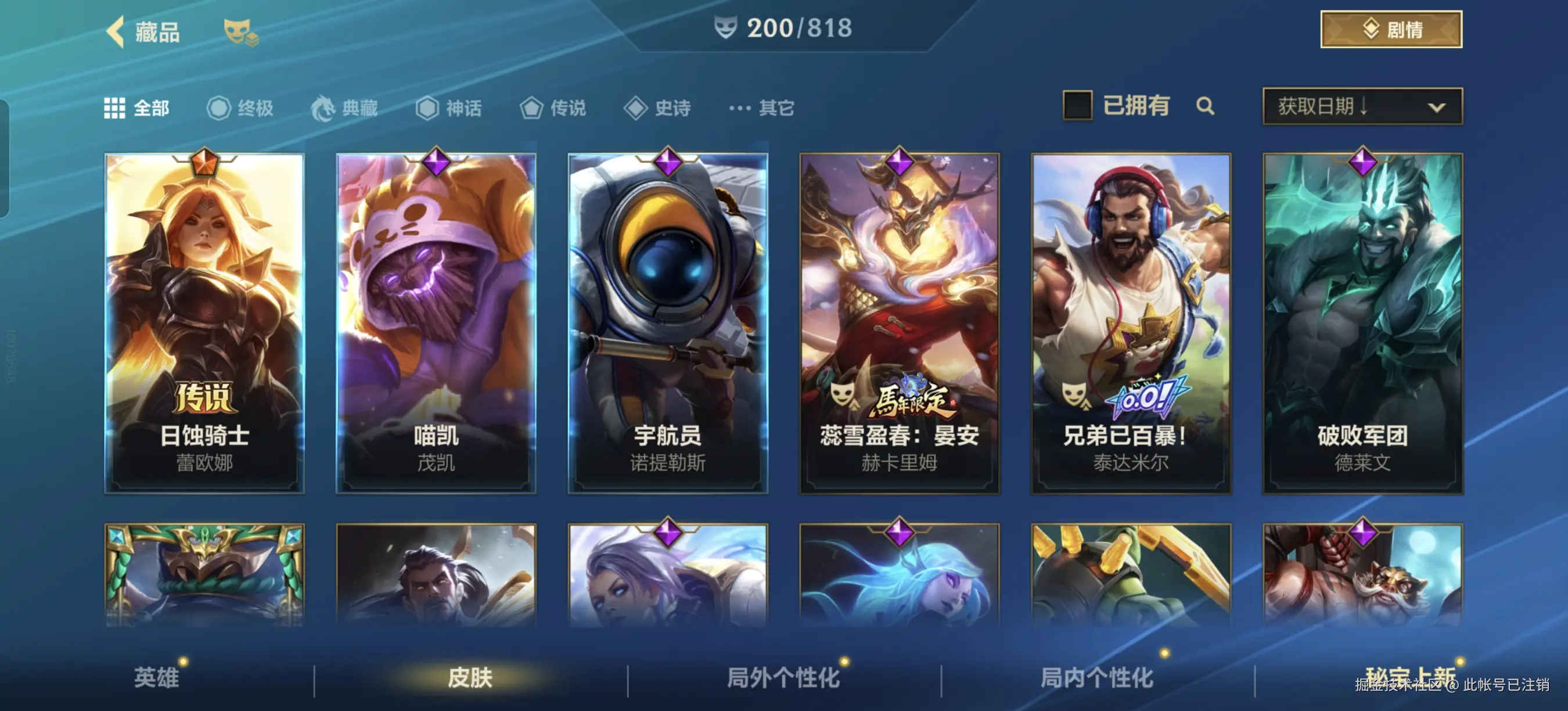Click the chevron arrow in sort selector
The height and width of the screenshot is (711, 1568).
(1437, 107)
